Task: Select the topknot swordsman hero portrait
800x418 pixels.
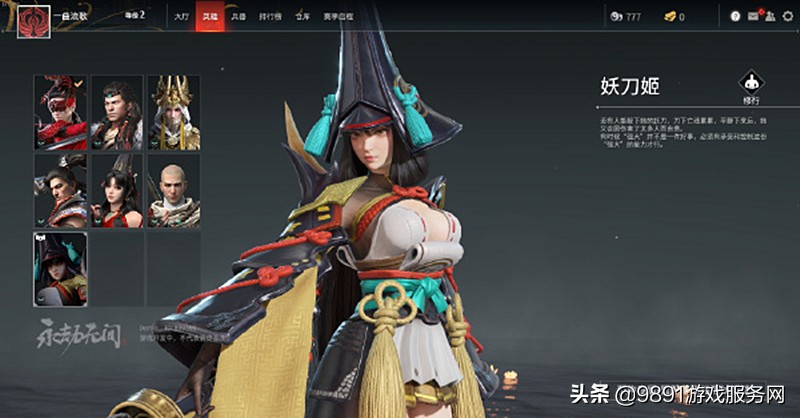Action: (x=61, y=190)
